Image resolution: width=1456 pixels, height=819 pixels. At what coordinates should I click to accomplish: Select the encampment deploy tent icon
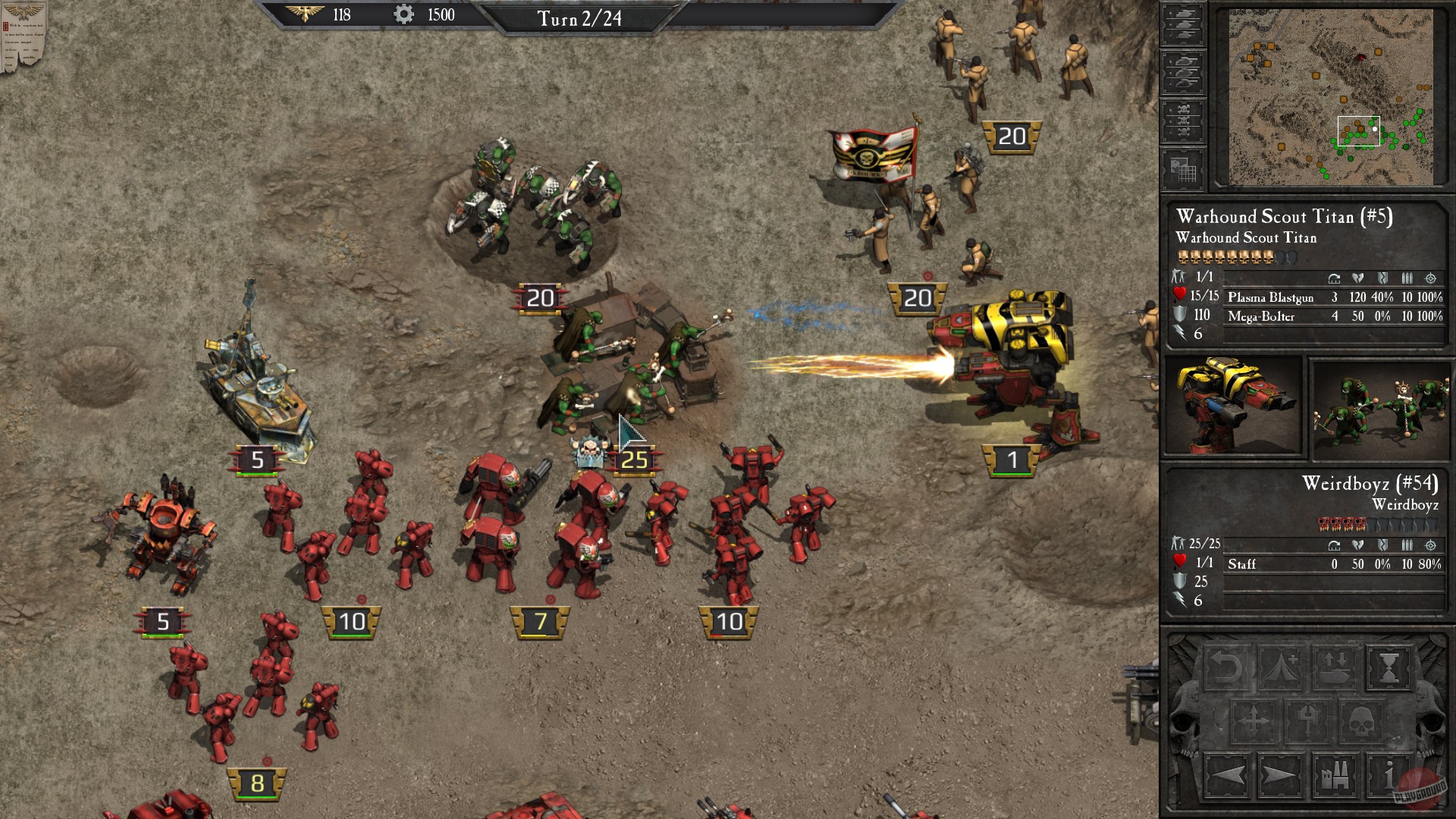tap(1279, 666)
